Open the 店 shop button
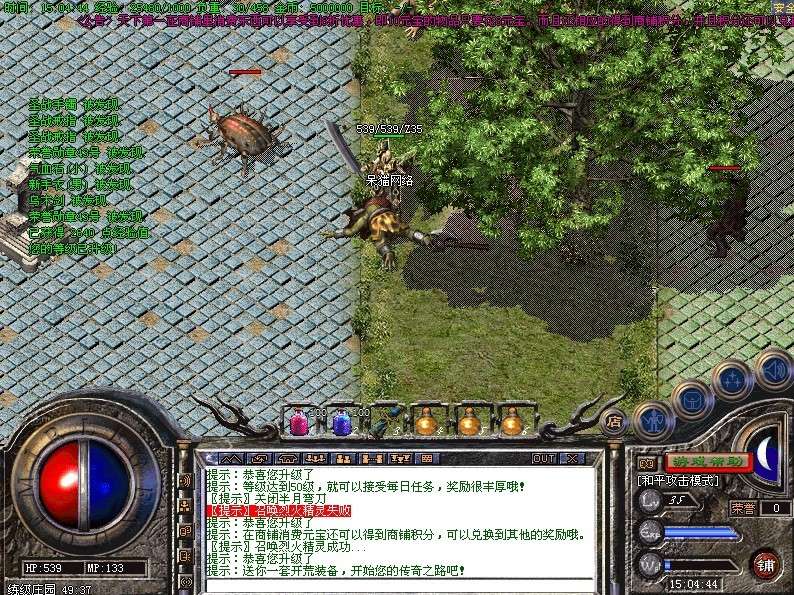Viewport: 794px width, 595px height. pos(615,421)
